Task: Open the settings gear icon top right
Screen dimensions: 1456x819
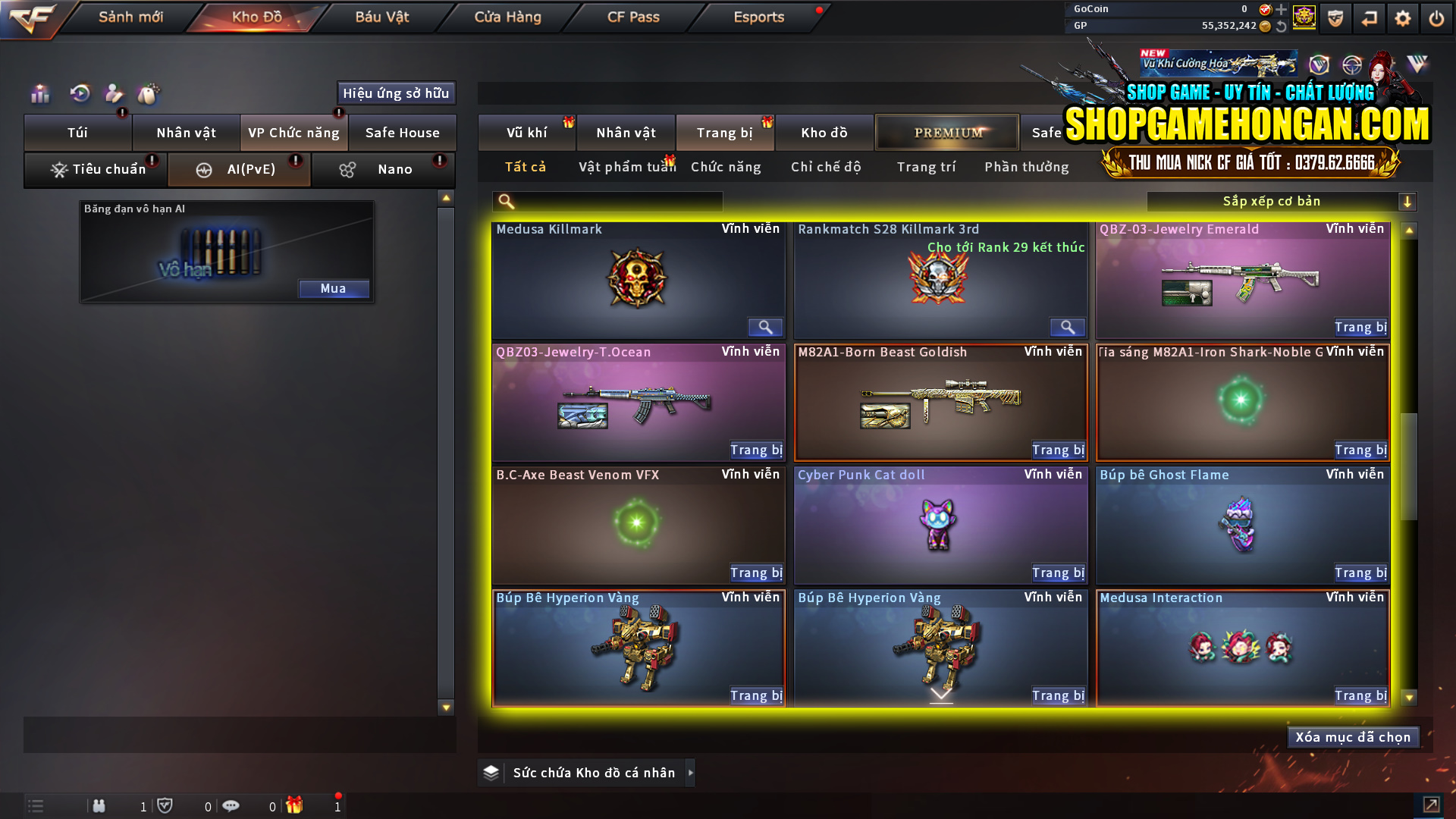Action: pyautogui.click(x=1403, y=17)
